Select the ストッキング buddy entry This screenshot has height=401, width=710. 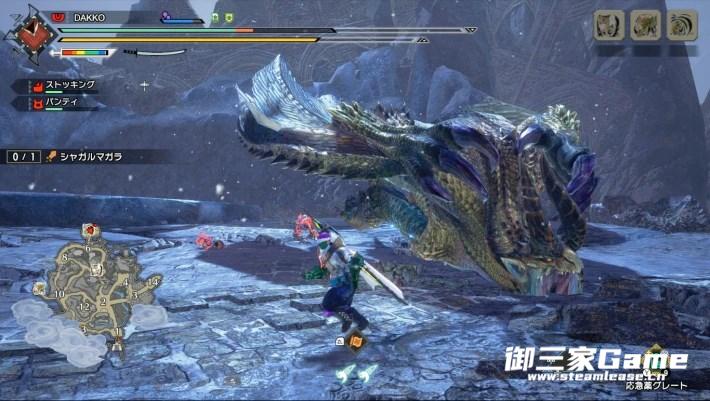[62, 85]
